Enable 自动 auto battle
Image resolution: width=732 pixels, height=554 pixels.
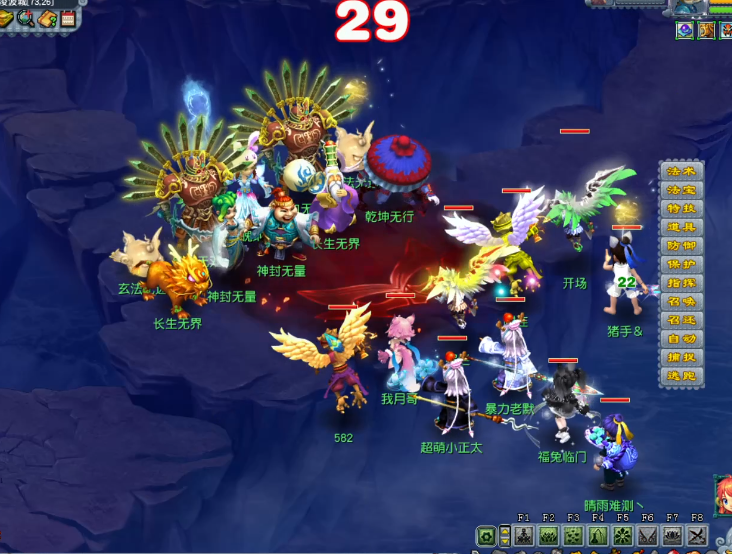click(x=681, y=339)
